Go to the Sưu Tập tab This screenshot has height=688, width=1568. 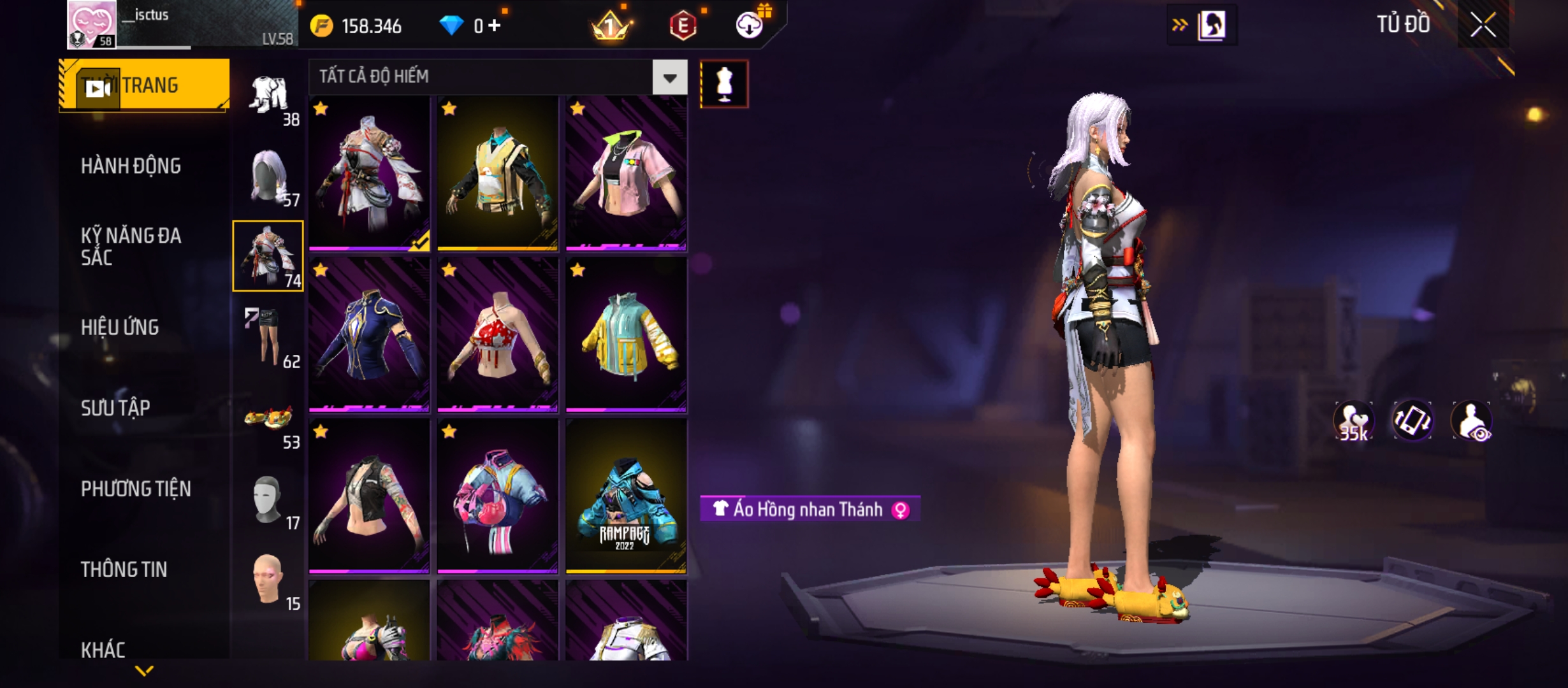[x=115, y=408]
